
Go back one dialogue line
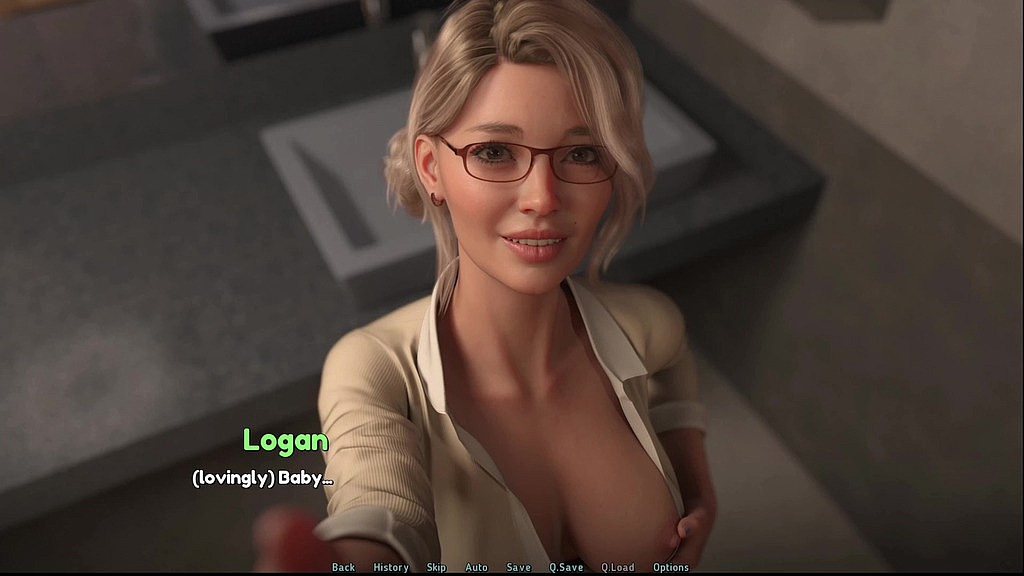[343, 567]
